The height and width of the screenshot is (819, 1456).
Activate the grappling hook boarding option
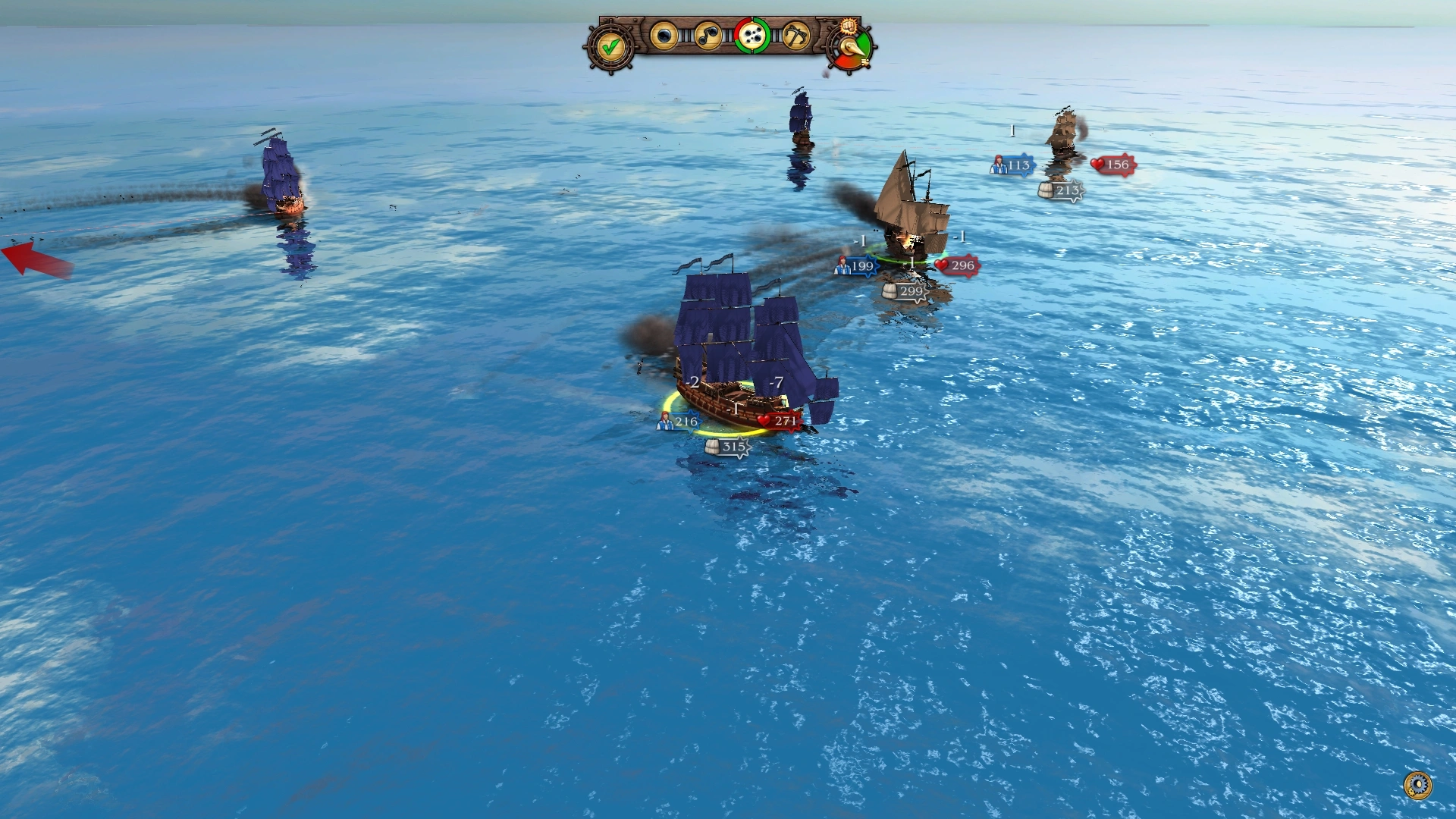point(795,36)
